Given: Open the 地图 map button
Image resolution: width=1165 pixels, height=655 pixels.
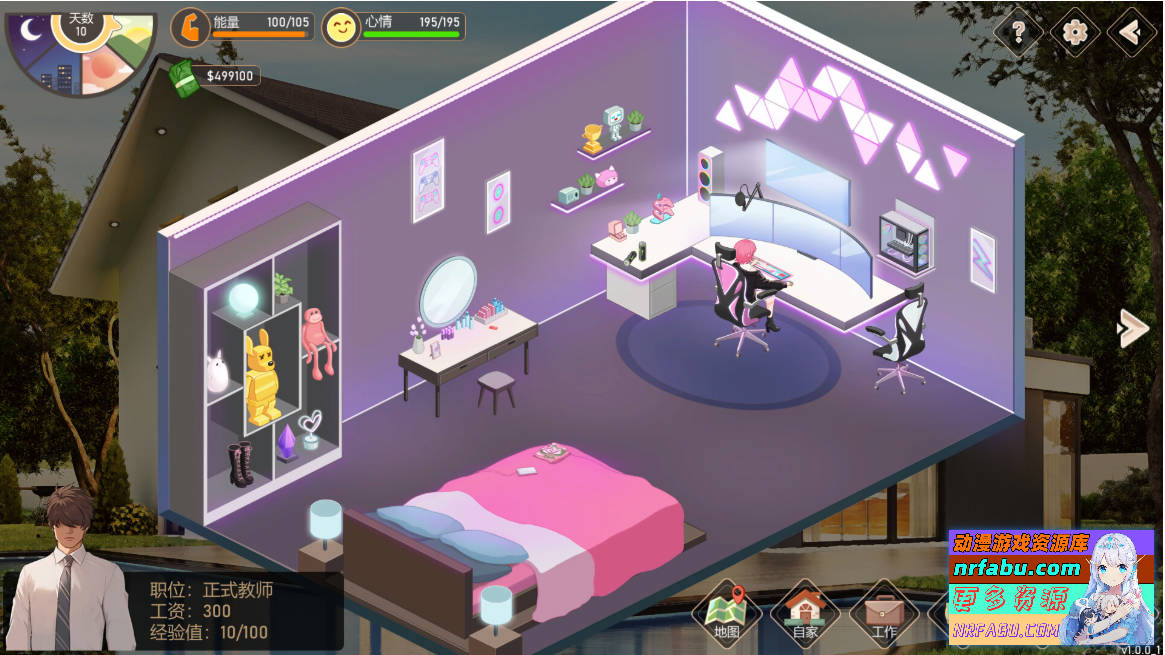Looking at the screenshot, I should [727, 612].
